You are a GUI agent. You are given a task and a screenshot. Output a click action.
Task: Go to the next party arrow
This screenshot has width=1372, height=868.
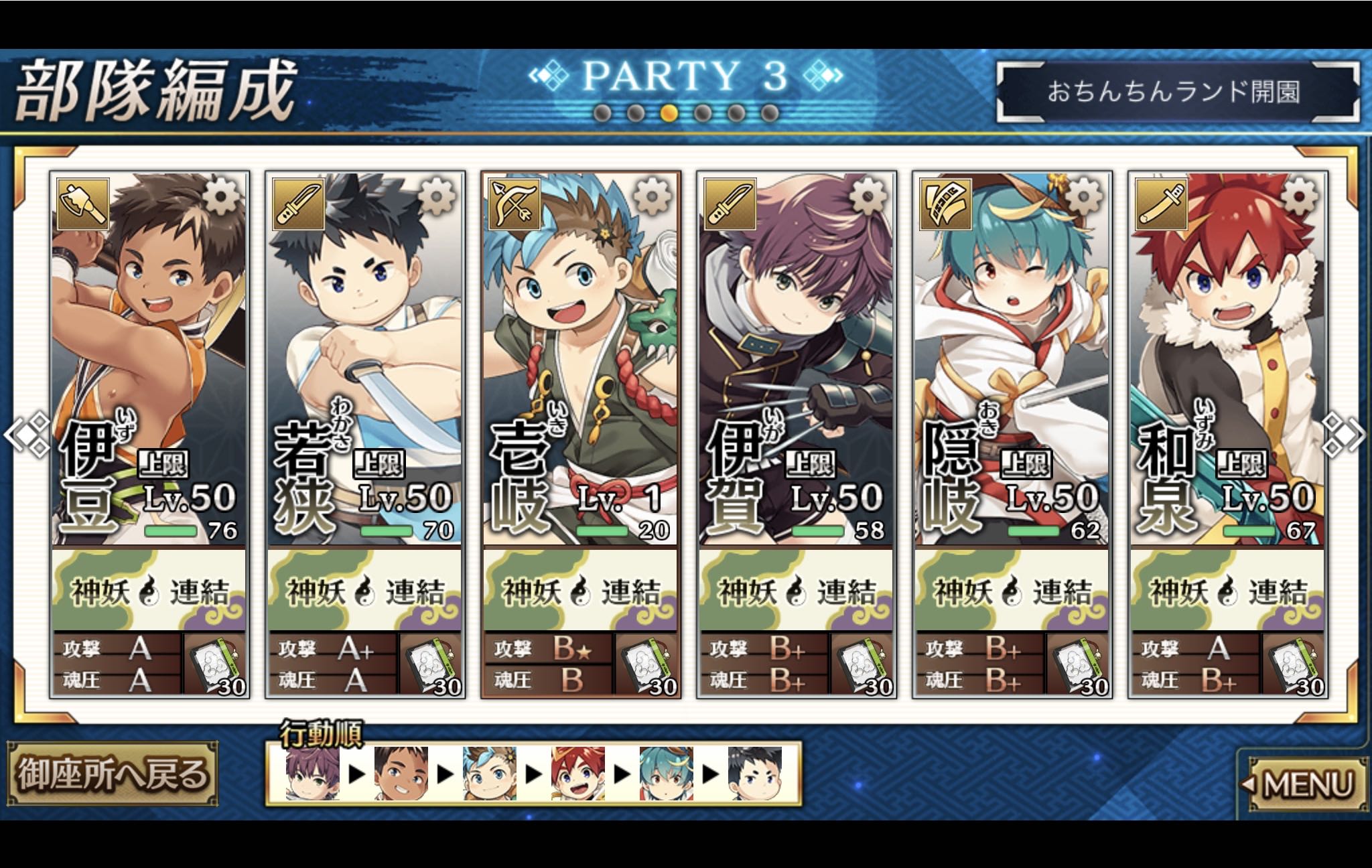1345,435
